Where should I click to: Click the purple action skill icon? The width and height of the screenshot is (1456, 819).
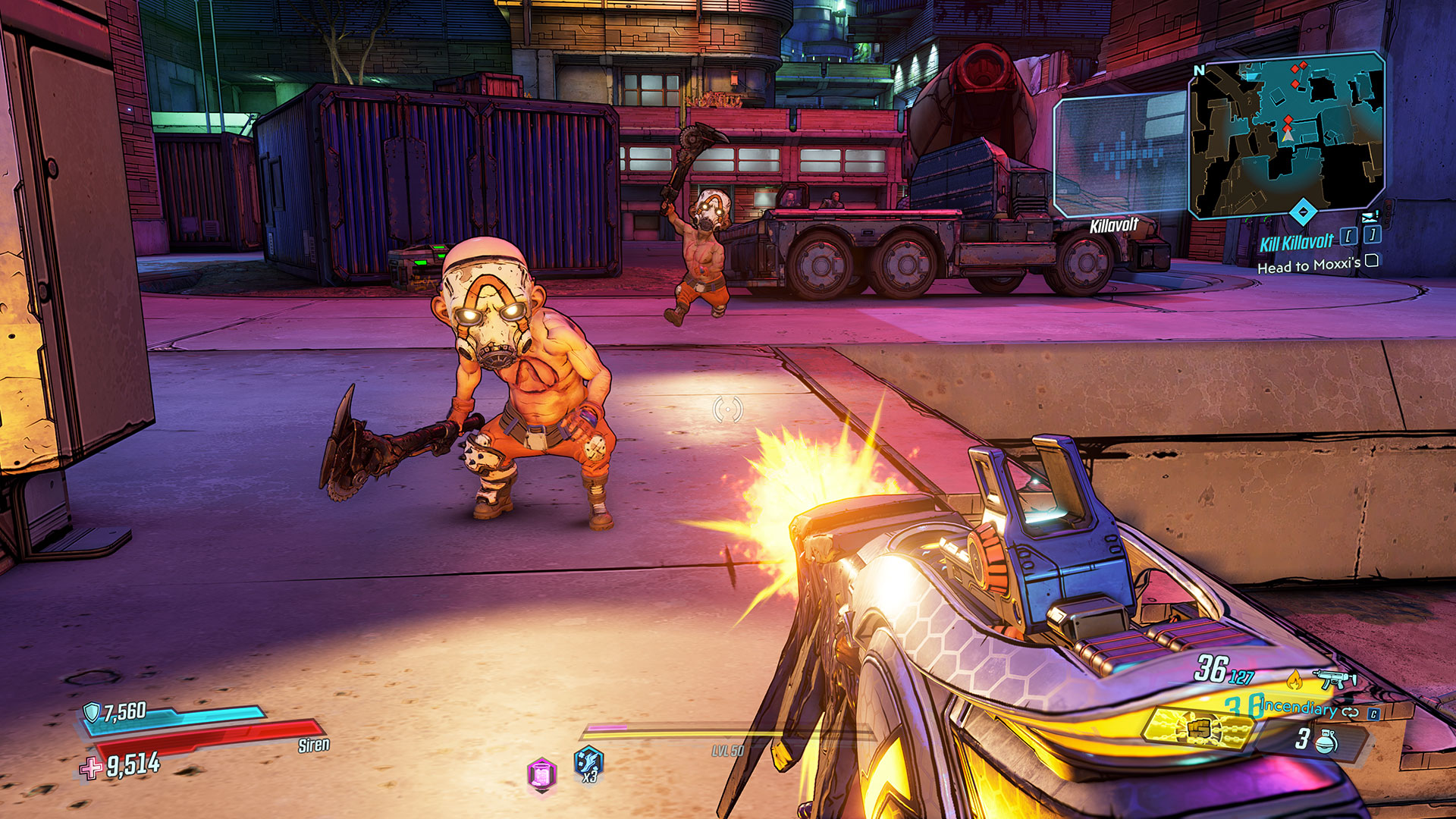point(541,775)
